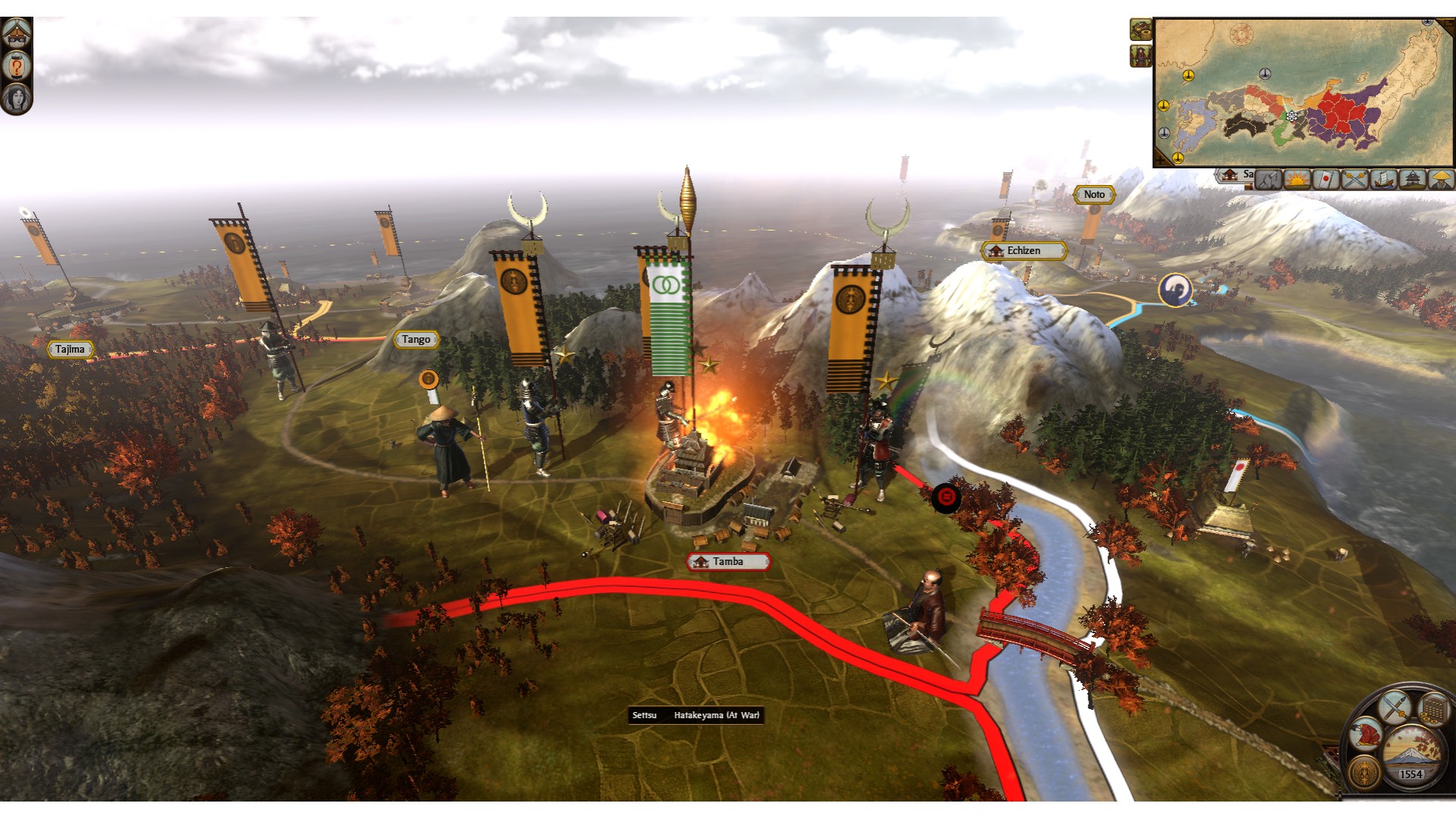Open diplomacy with the bowing figure button

point(1365,733)
